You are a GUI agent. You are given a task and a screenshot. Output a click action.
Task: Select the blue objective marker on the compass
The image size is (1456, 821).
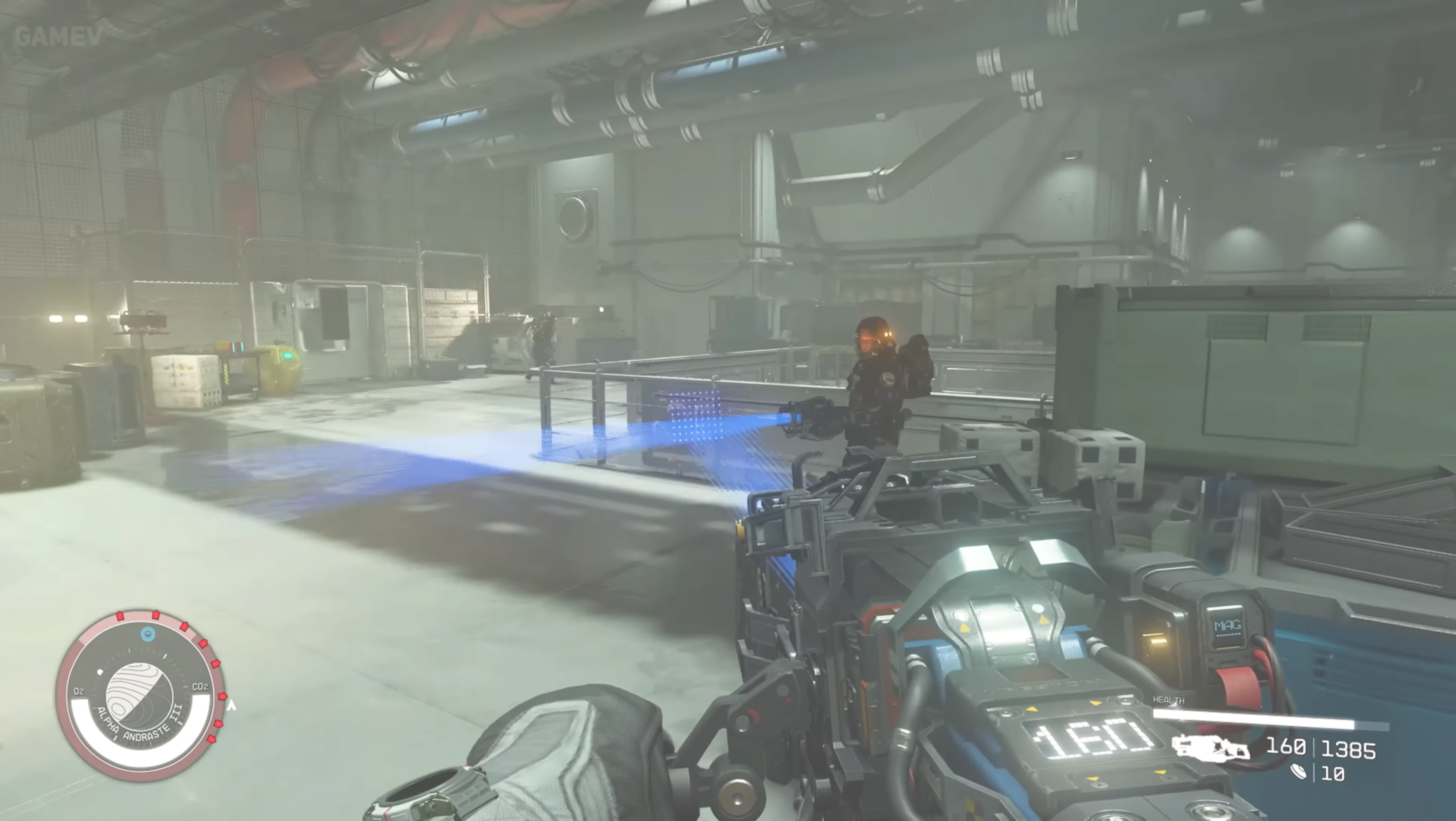(148, 634)
